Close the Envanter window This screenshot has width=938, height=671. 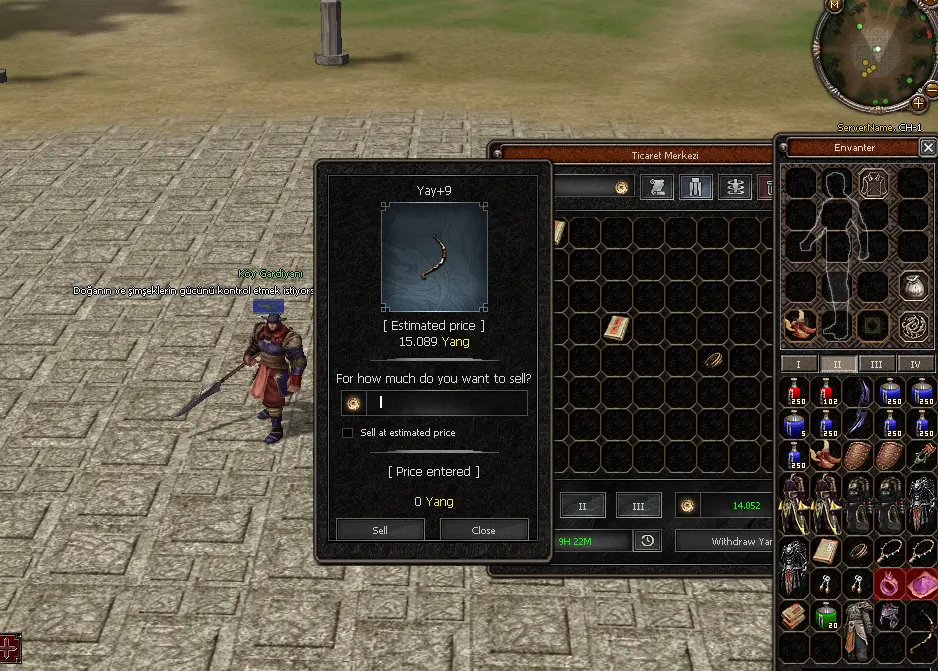point(928,148)
